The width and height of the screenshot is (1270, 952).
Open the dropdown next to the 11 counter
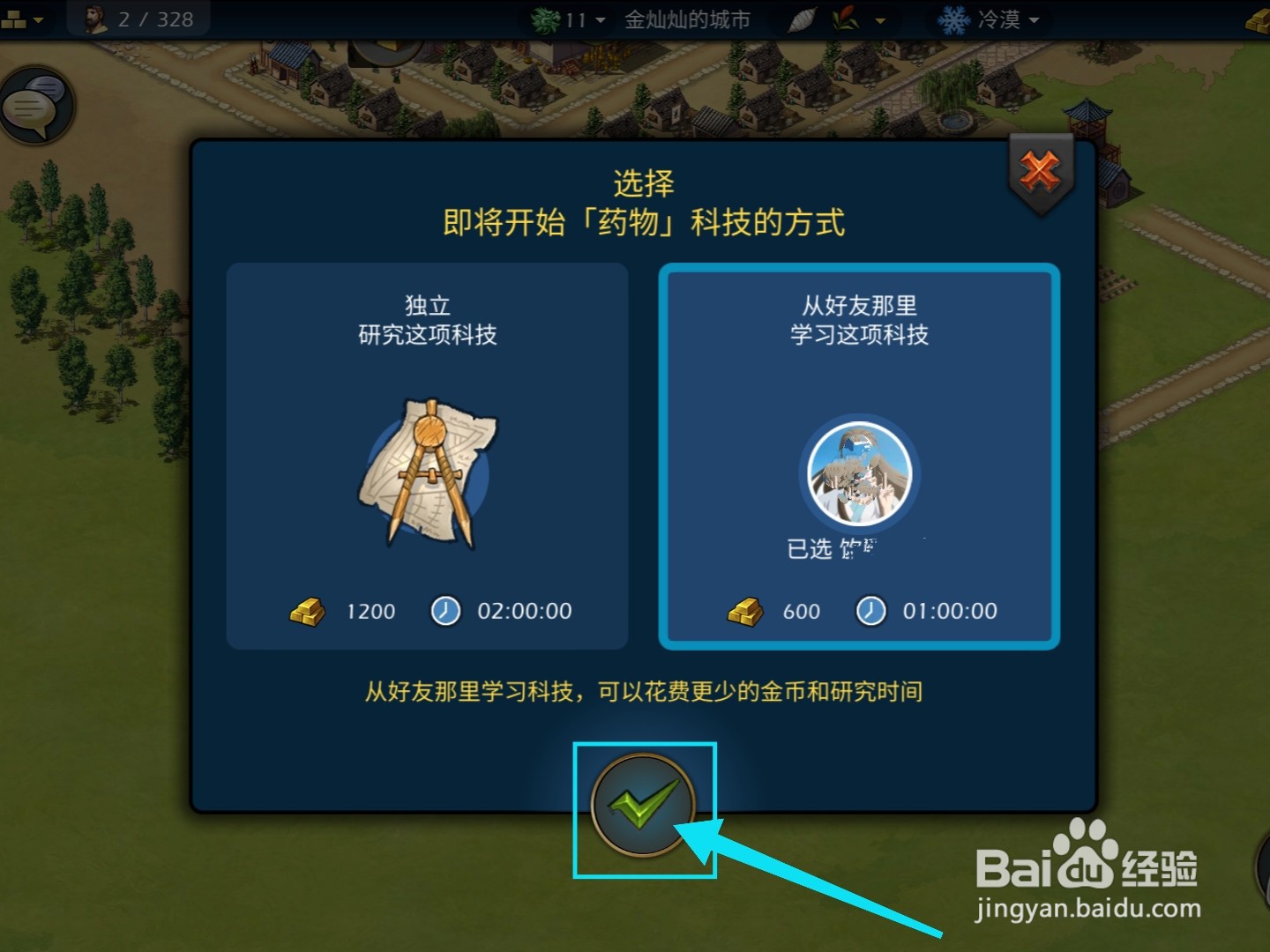(x=599, y=19)
